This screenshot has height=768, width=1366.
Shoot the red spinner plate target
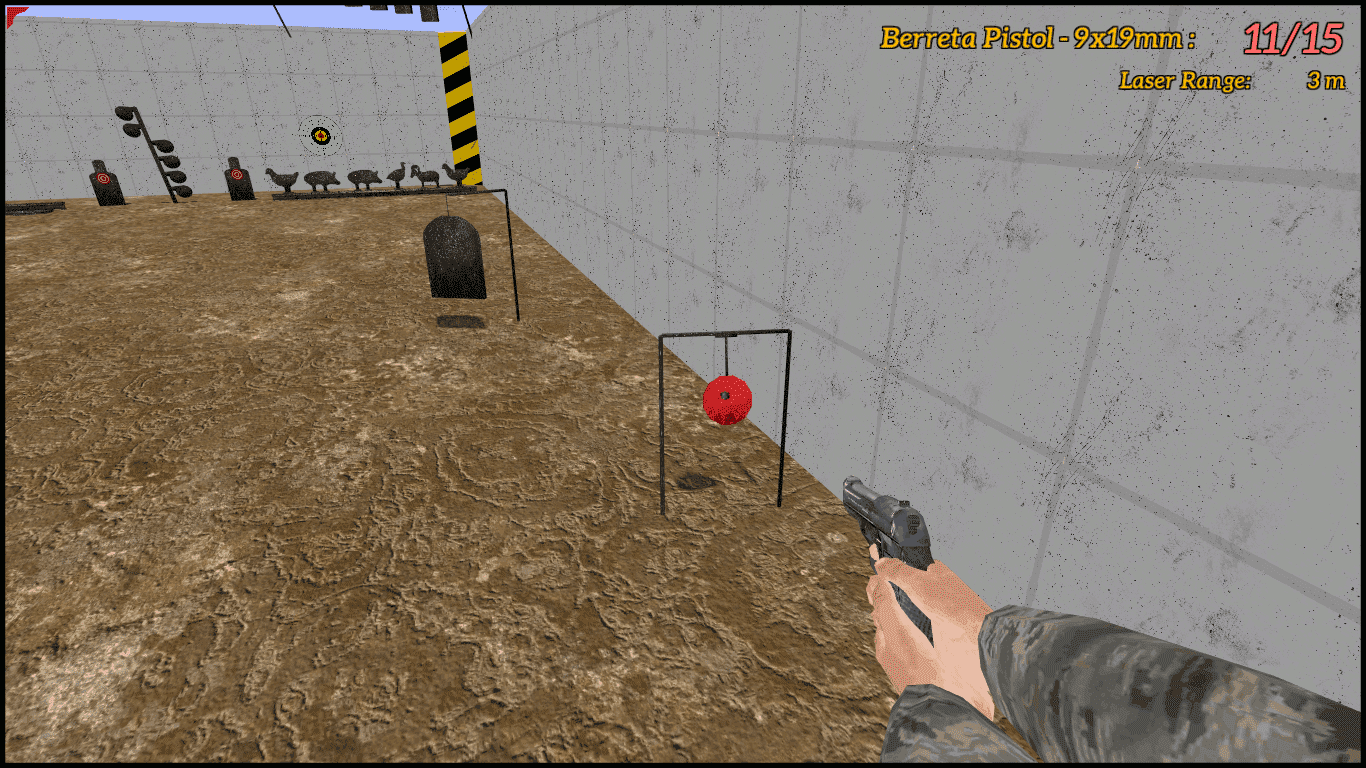[x=727, y=401]
